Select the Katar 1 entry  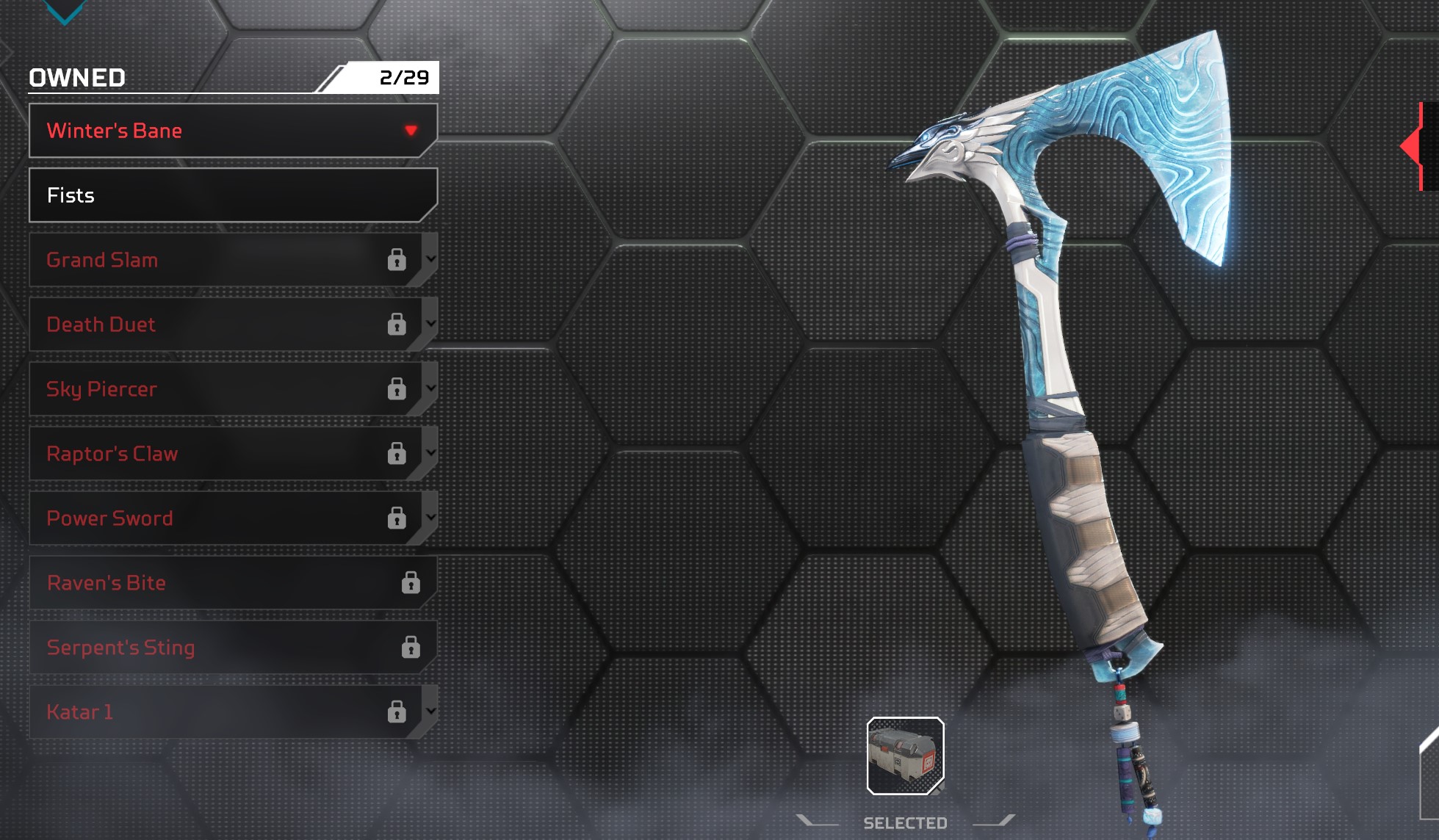click(220, 712)
